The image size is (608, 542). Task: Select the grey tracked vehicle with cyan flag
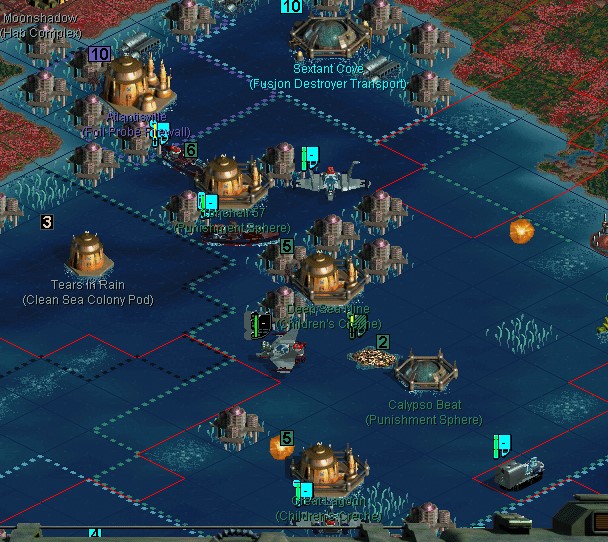coord(519,471)
